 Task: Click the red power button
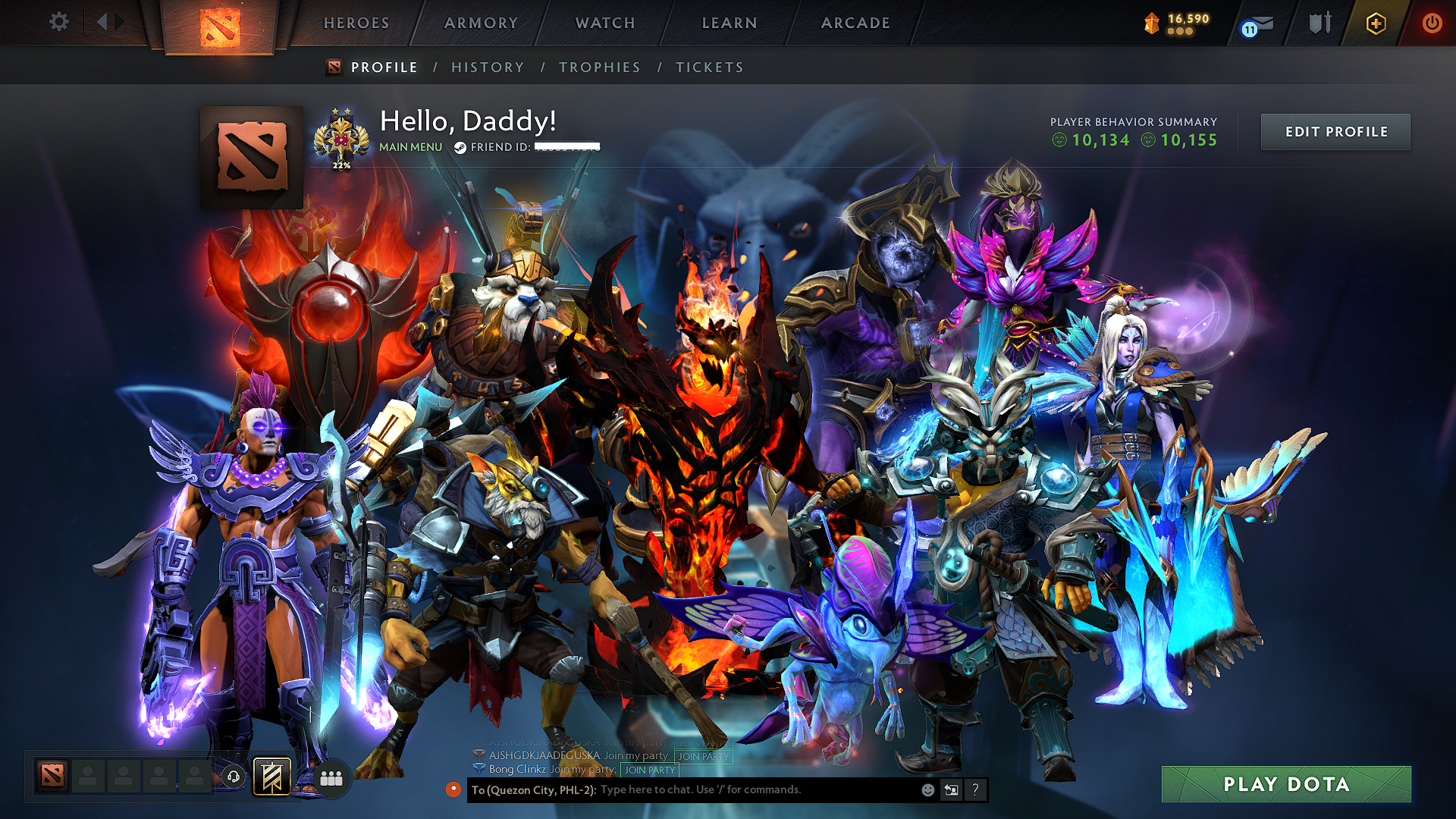coord(1432,23)
